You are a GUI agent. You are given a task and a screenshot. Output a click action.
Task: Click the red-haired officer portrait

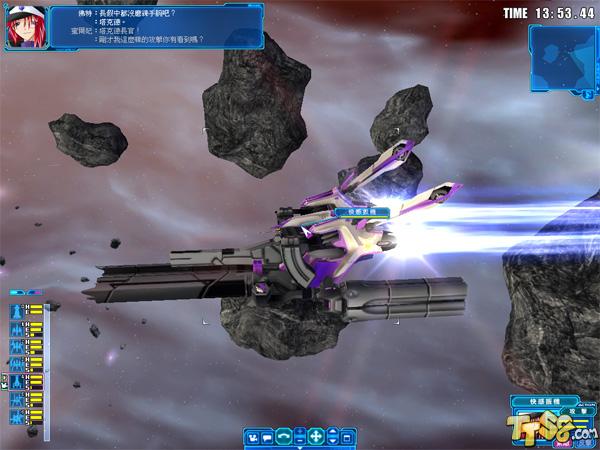click(22, 26)
